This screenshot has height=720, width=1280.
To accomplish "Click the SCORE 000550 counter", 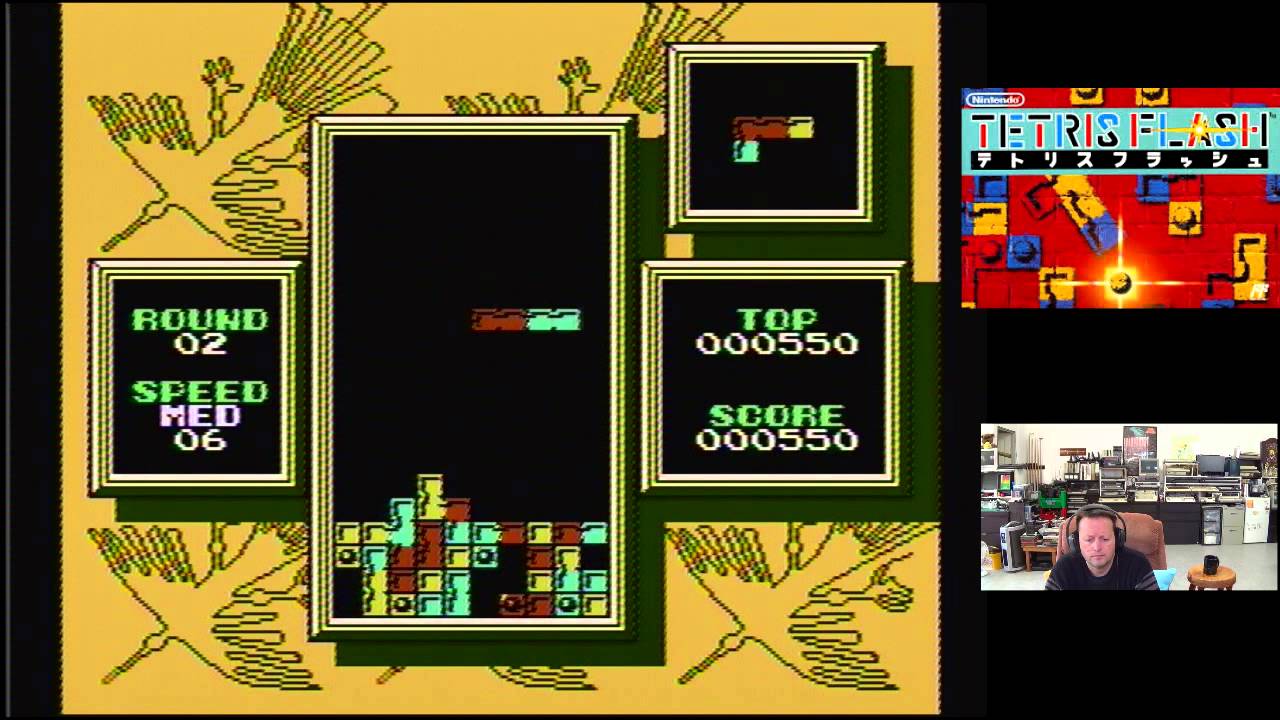I will click(x=777, y=428).
